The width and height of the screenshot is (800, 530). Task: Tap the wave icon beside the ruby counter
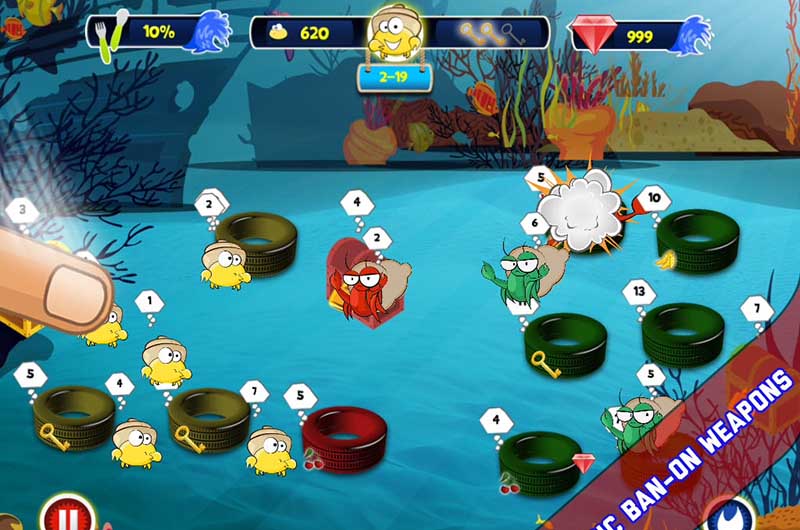pos(692,32)
